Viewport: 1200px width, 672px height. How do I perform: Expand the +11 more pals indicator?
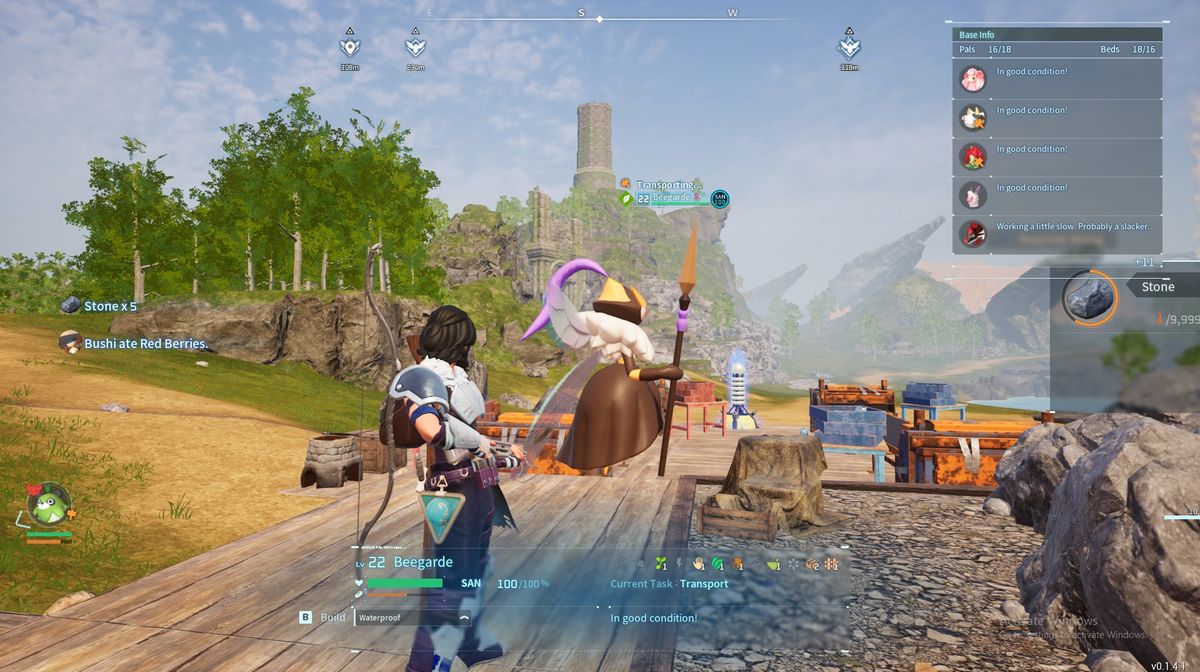tap(1145, 261)
